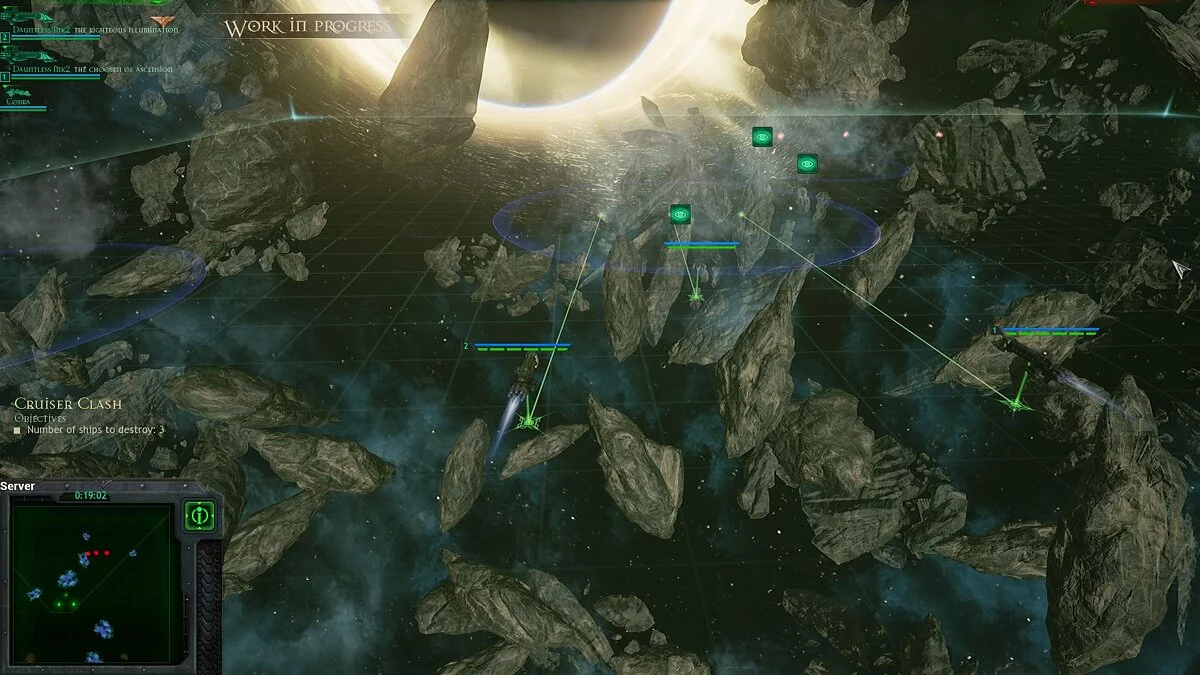Select the Dauntless Mk2 Chosen of Ascension entry
1200x675 pixels.
coord(92,69)
